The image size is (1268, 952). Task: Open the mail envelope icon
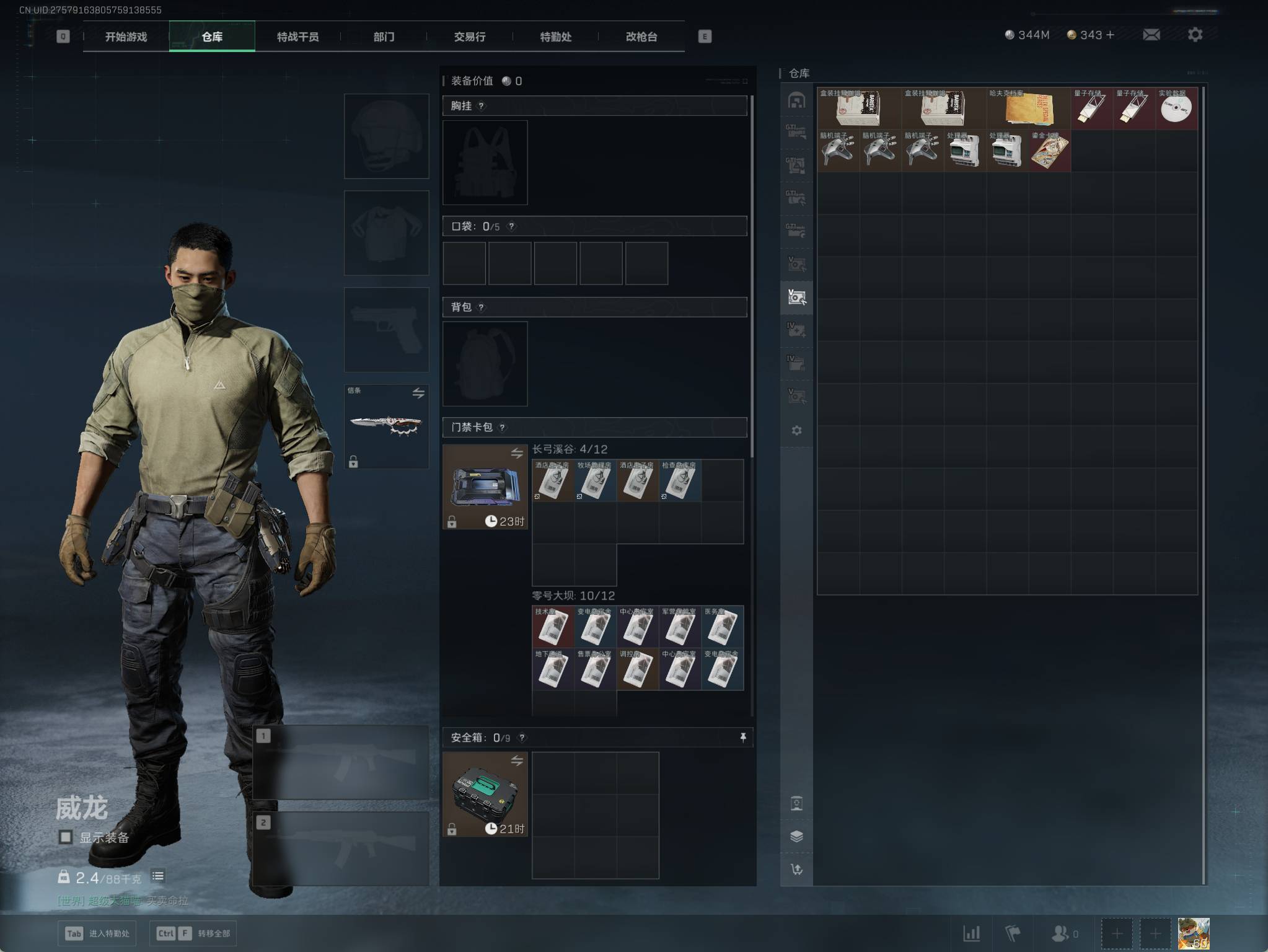coord(1151,35)
